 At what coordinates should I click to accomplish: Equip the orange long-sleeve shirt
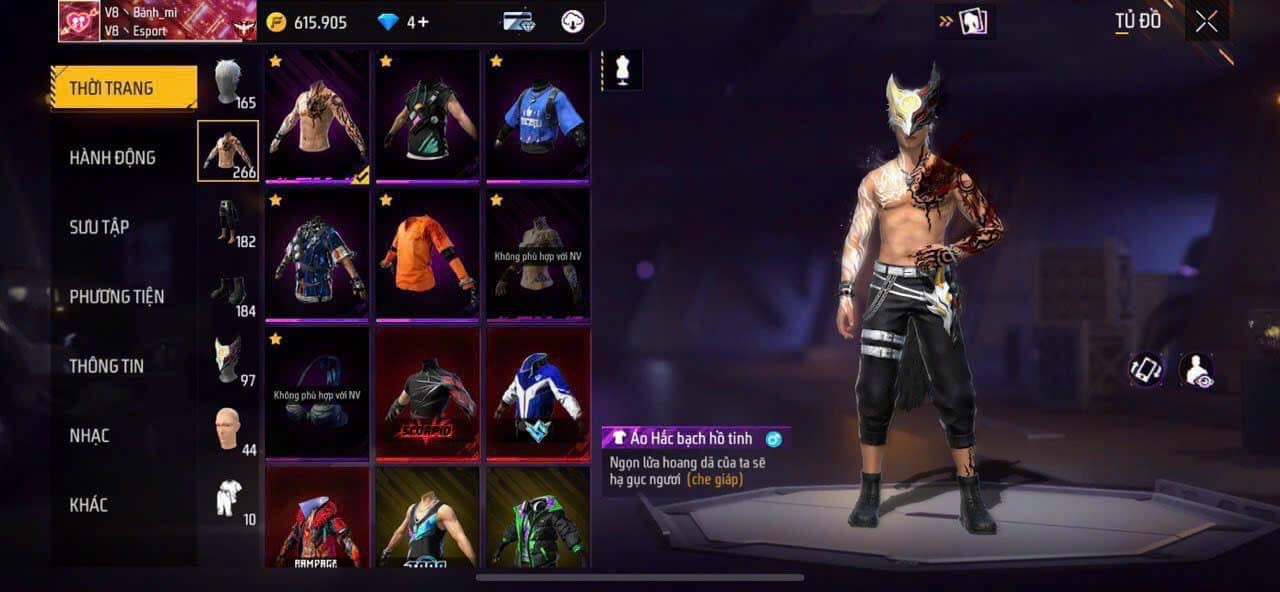[427, 255]
